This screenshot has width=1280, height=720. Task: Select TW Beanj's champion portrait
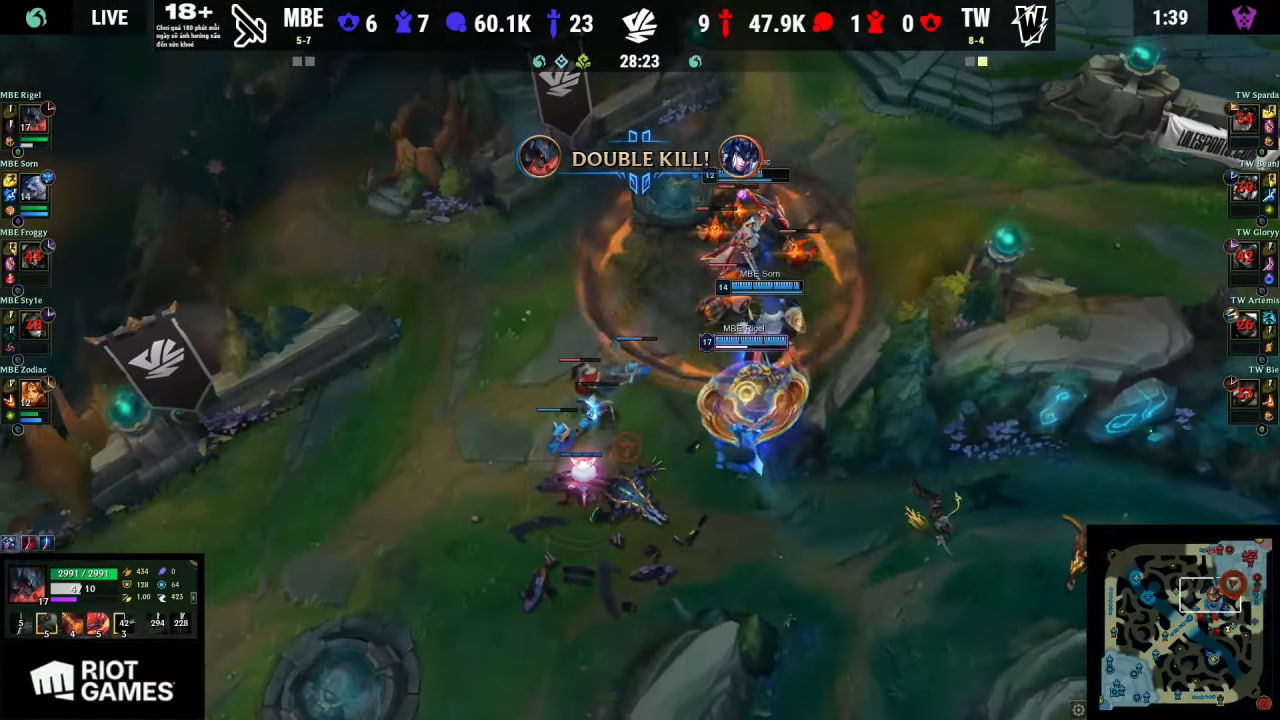(1245, 187)
